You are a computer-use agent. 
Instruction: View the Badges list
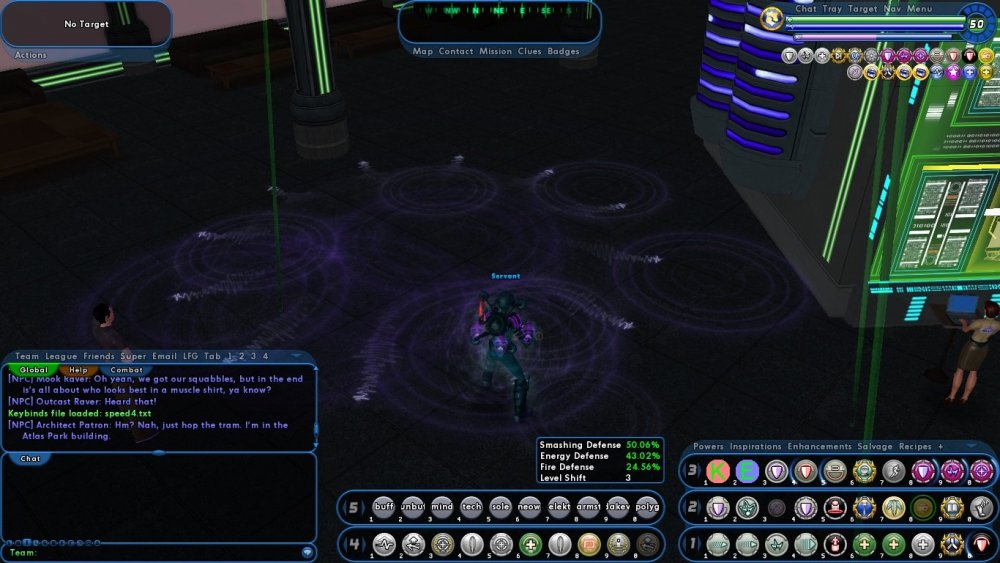[564, 51]
